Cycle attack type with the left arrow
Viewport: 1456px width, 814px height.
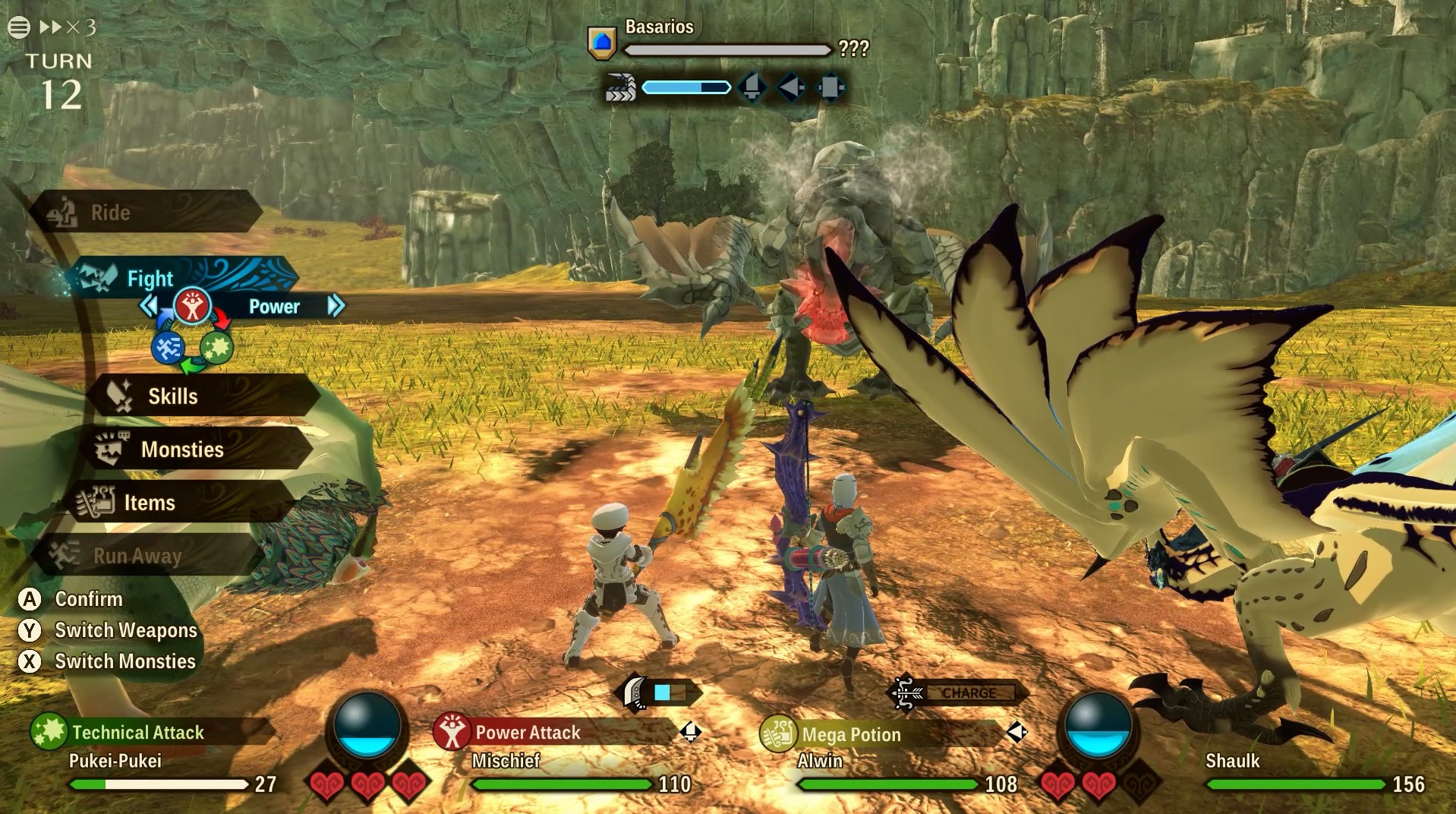(x=149, y=306)
